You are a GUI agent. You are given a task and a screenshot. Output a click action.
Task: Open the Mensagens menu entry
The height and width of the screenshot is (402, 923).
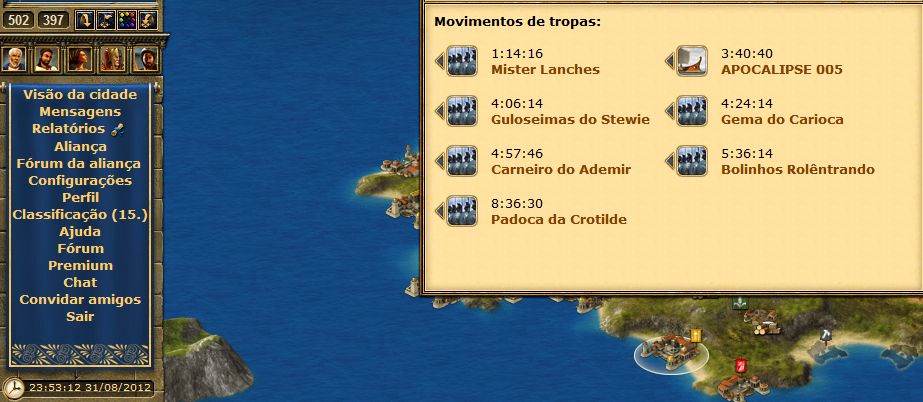point(80,112)
